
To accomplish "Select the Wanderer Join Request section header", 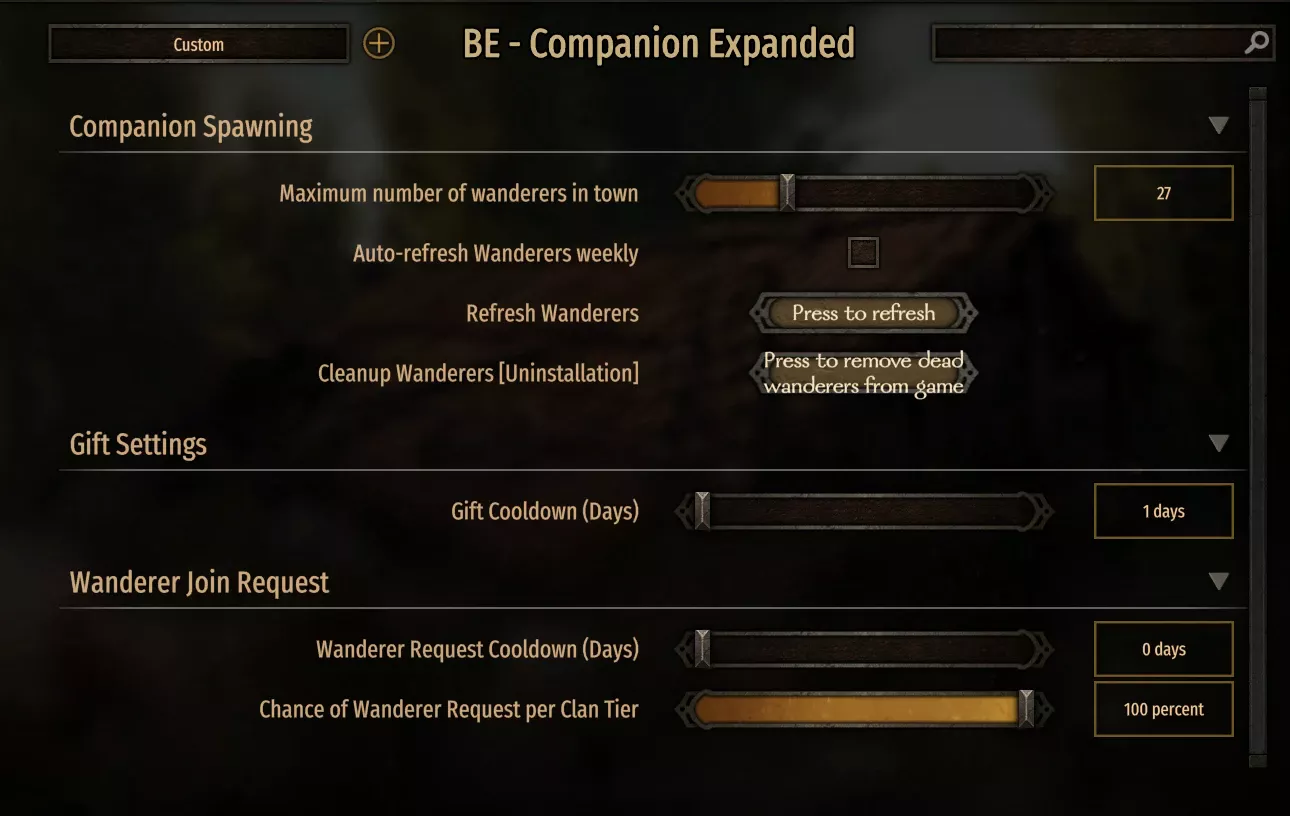I will click(x=198, y=582).
